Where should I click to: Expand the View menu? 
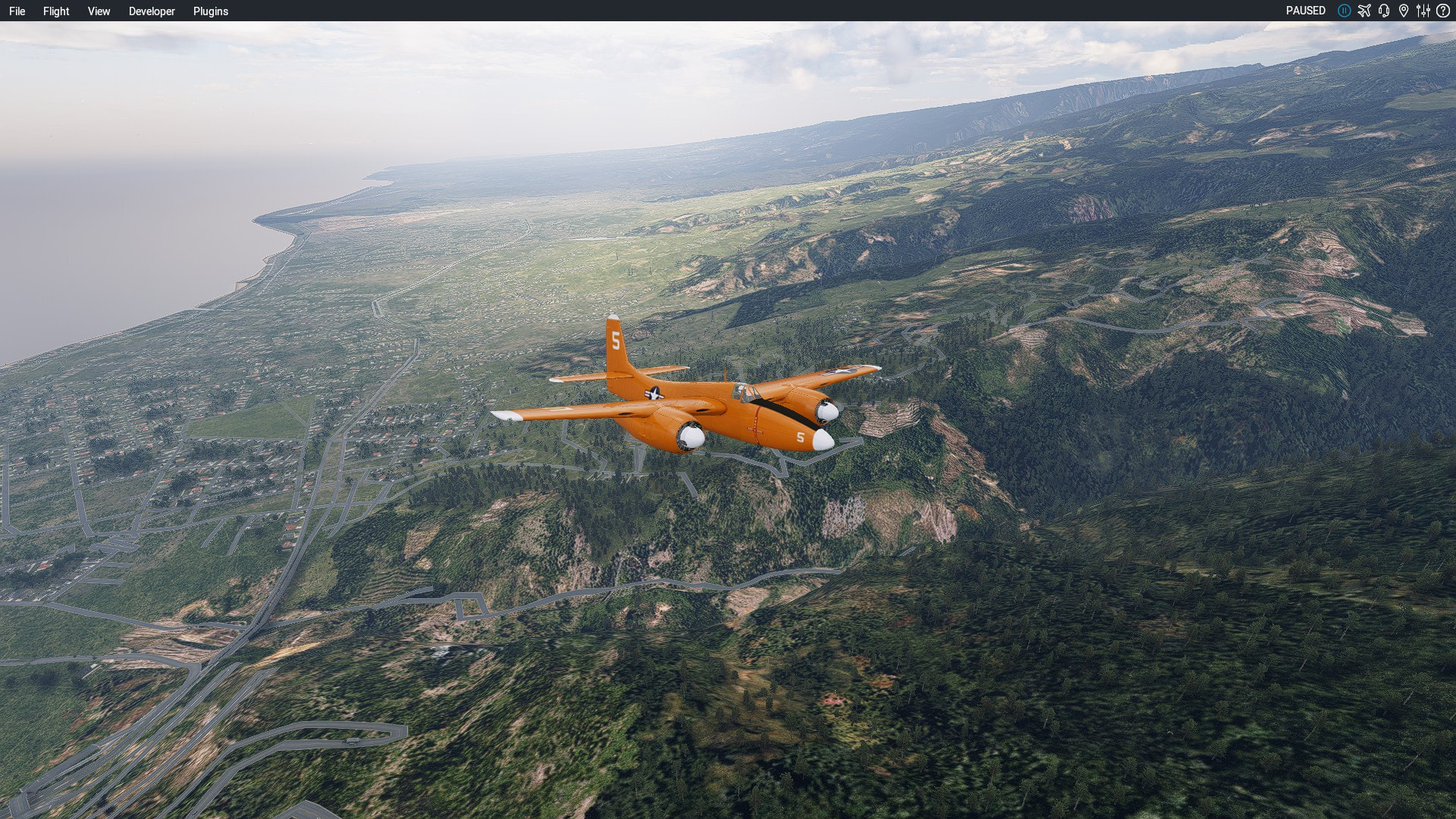(x=99, y=11)
